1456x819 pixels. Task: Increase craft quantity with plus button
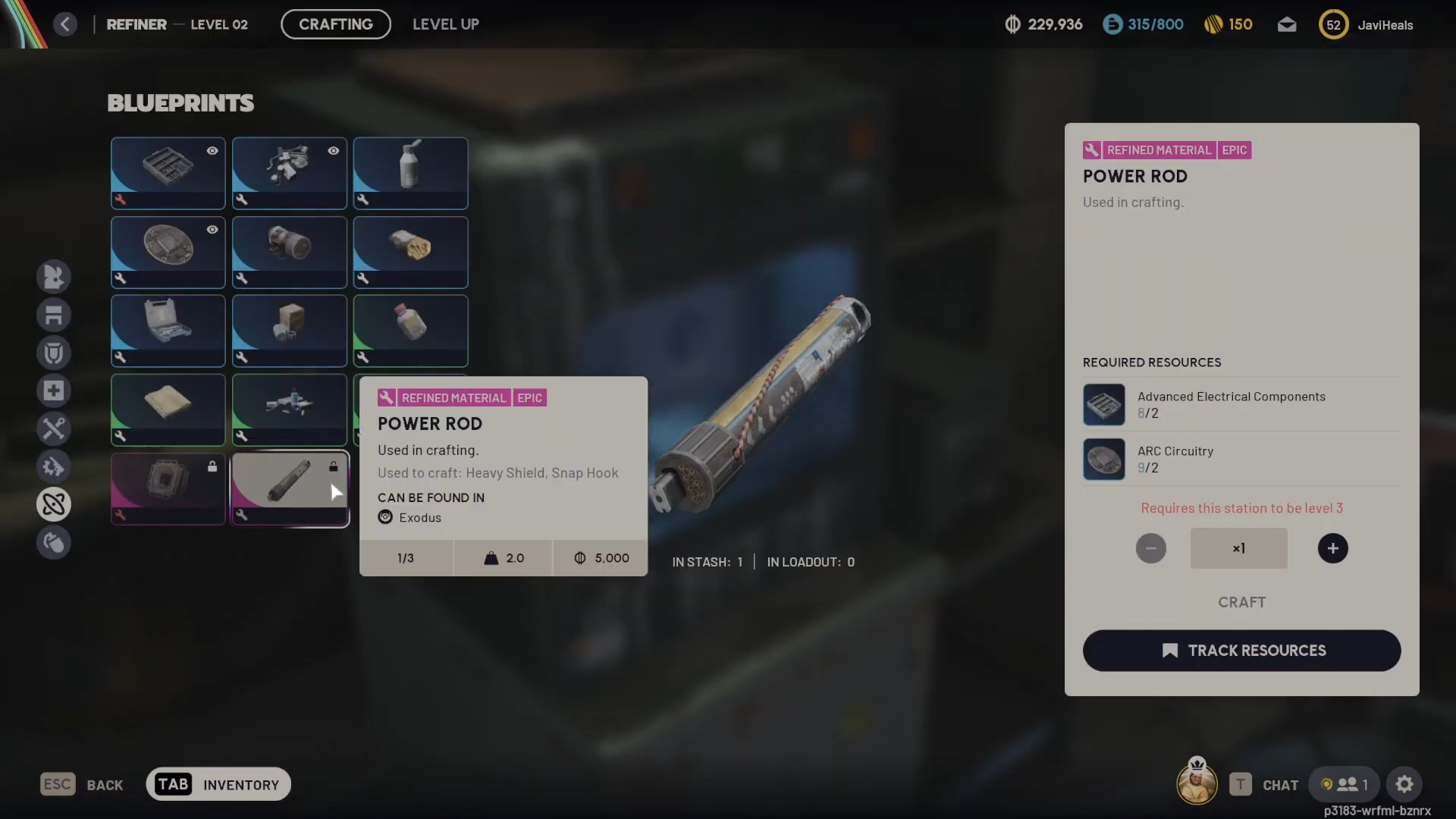pos(1332,548)
